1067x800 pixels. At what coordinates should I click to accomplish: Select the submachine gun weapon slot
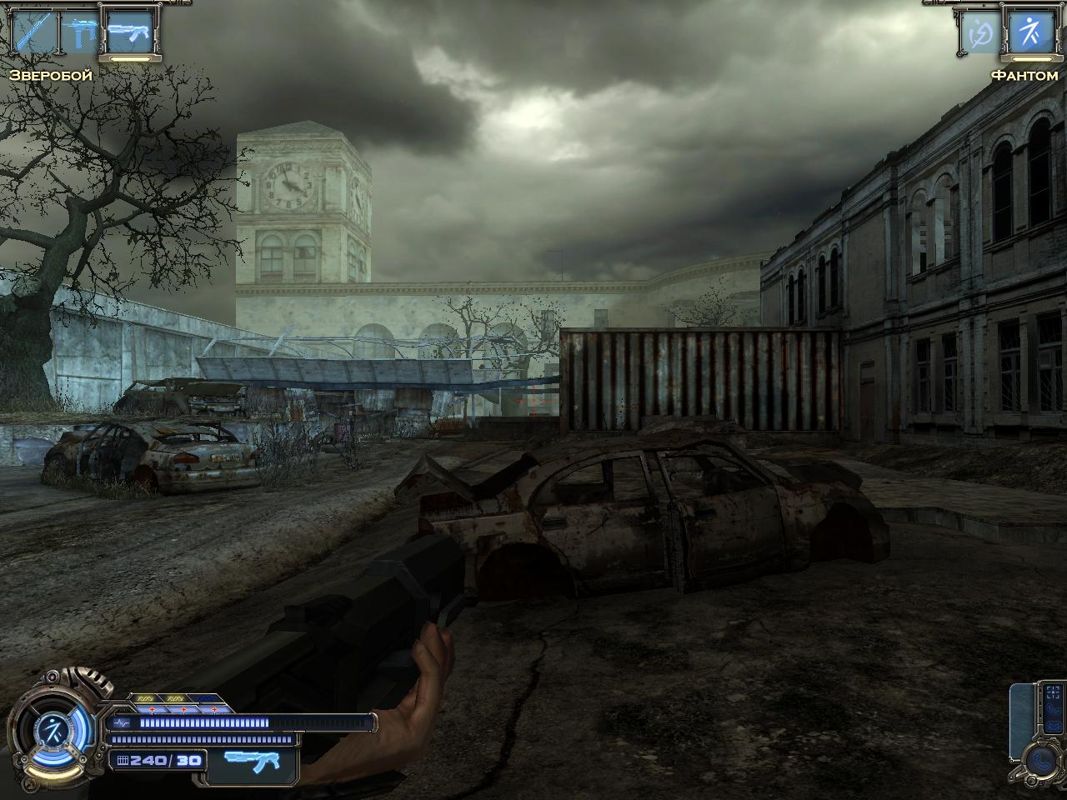(81, 32)
